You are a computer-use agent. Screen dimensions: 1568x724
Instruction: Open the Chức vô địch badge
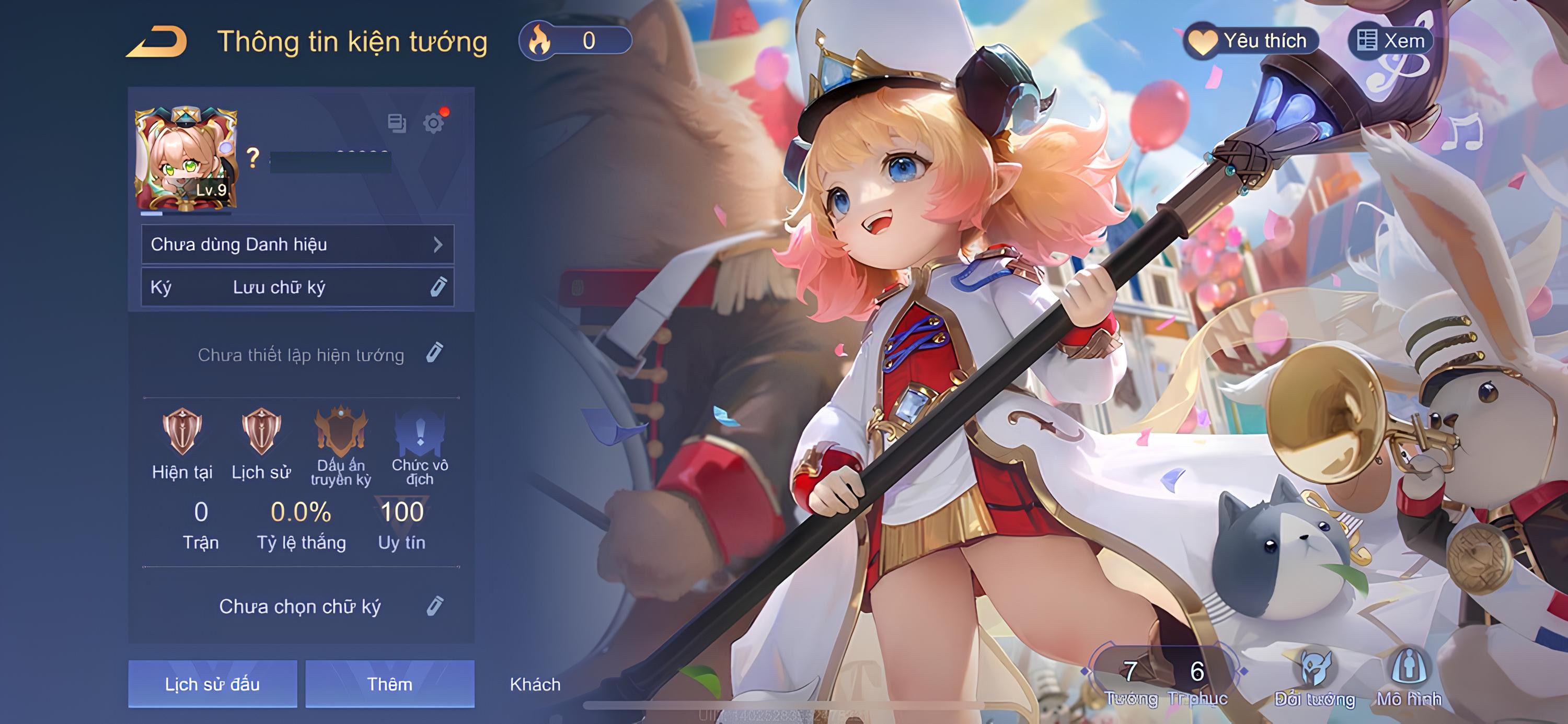click(x=420, y=433)
